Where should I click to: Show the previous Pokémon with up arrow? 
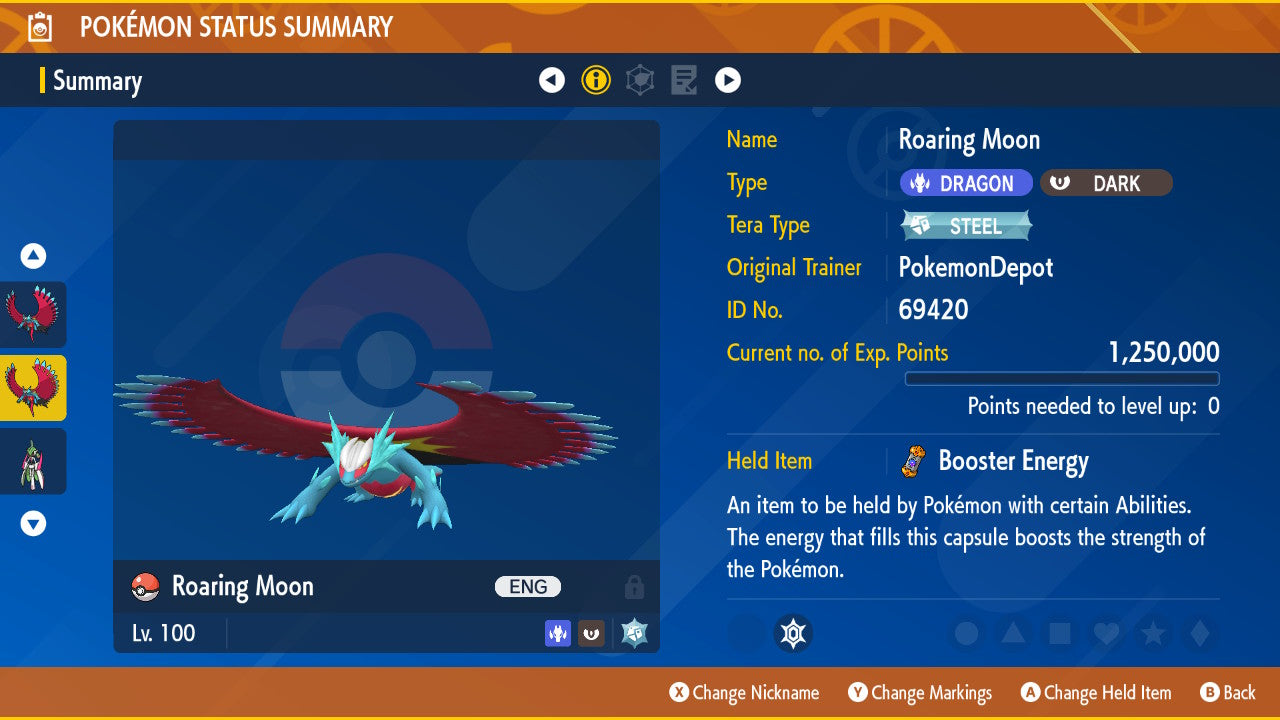click(33, 256)
